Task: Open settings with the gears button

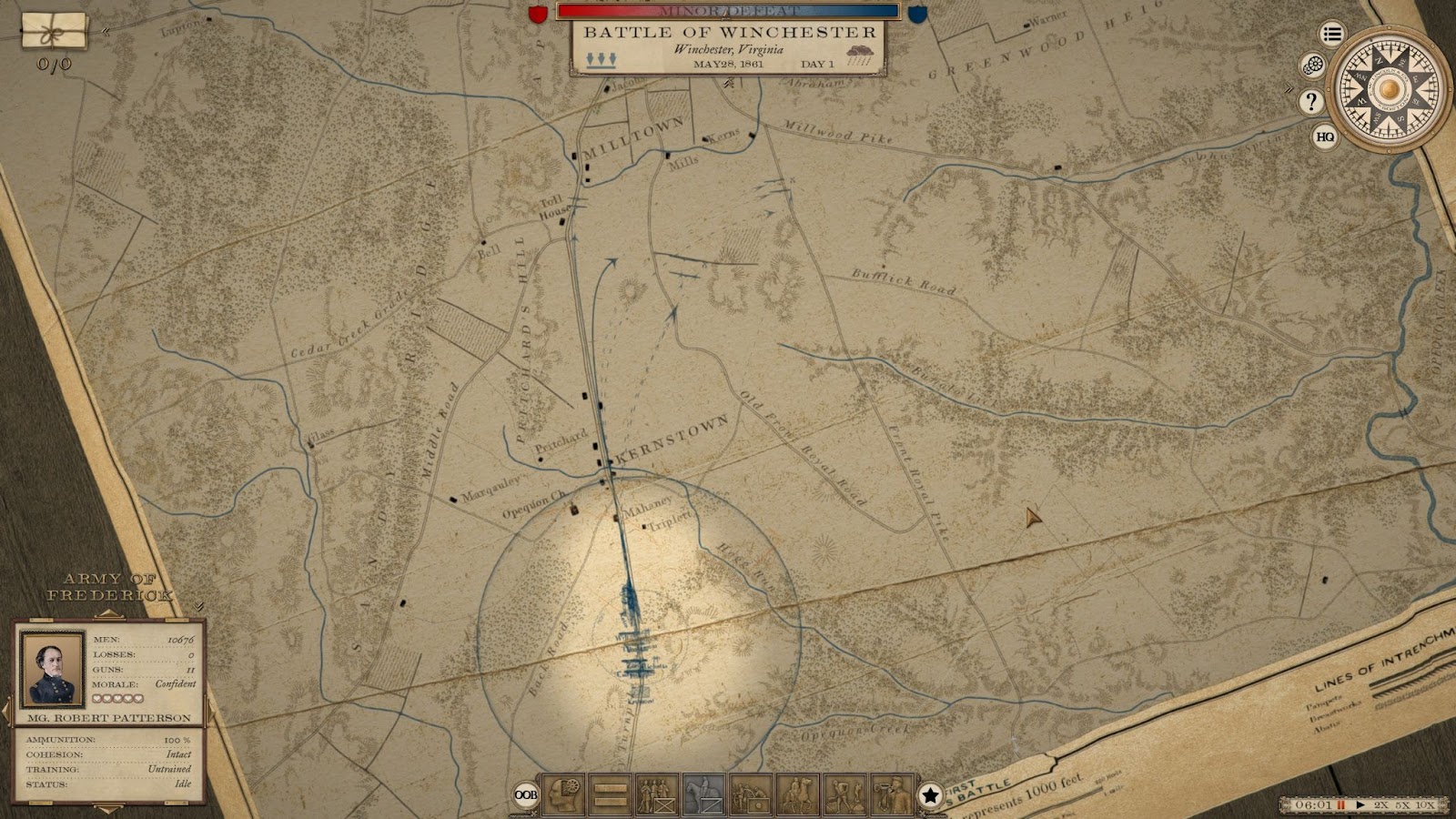Action: (1312, 66)
